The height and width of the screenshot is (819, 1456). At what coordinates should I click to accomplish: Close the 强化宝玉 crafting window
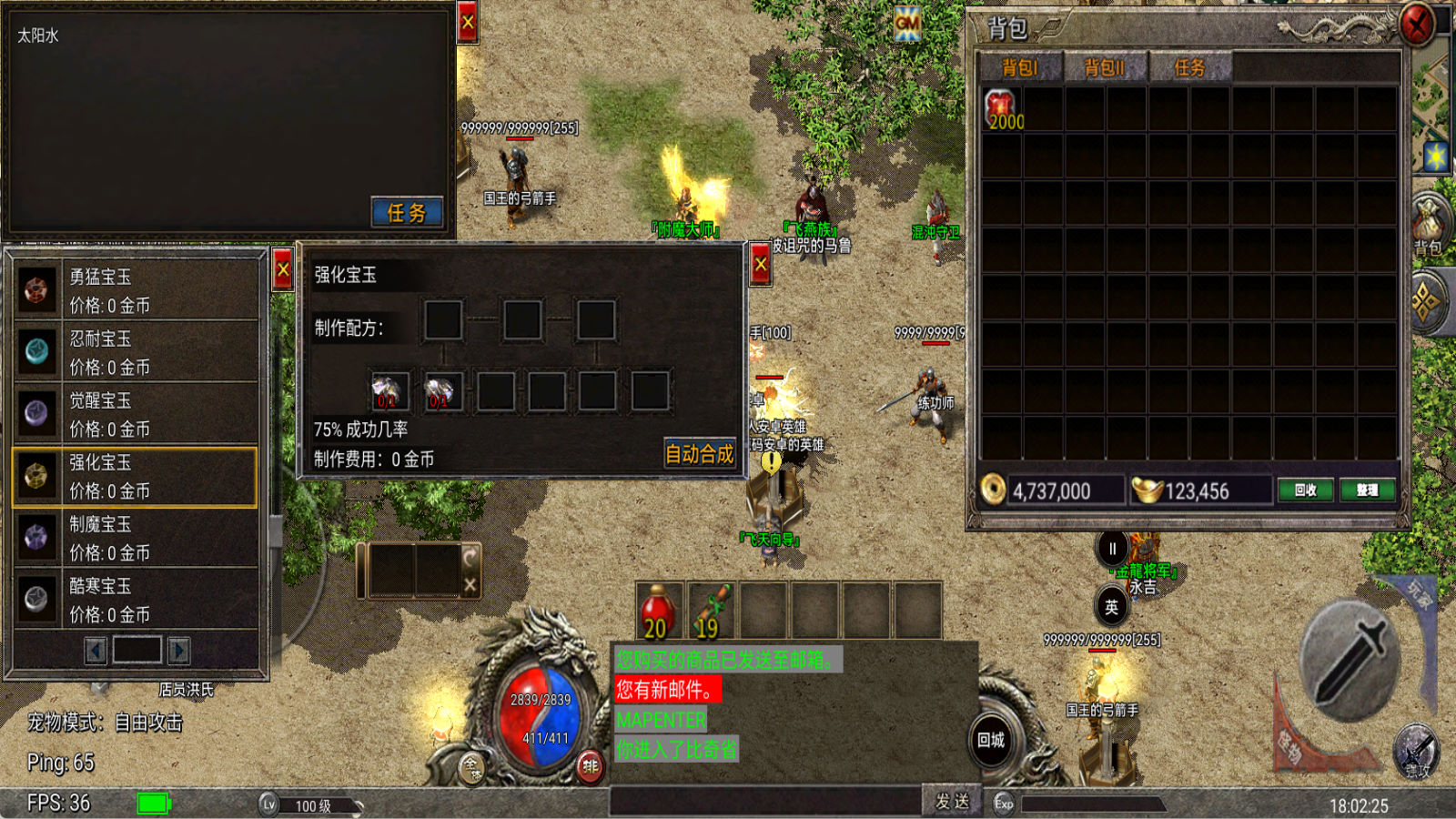coord(761,266)
